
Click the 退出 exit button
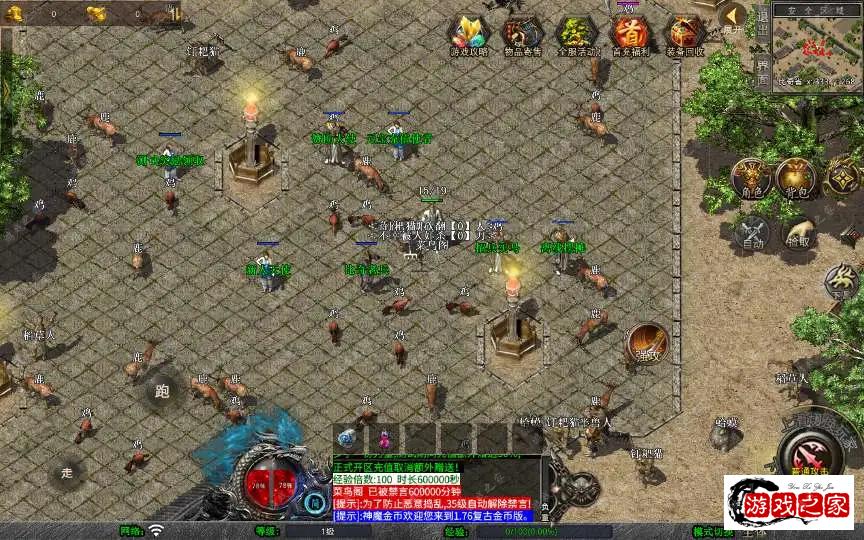click(x=761, y=24)
